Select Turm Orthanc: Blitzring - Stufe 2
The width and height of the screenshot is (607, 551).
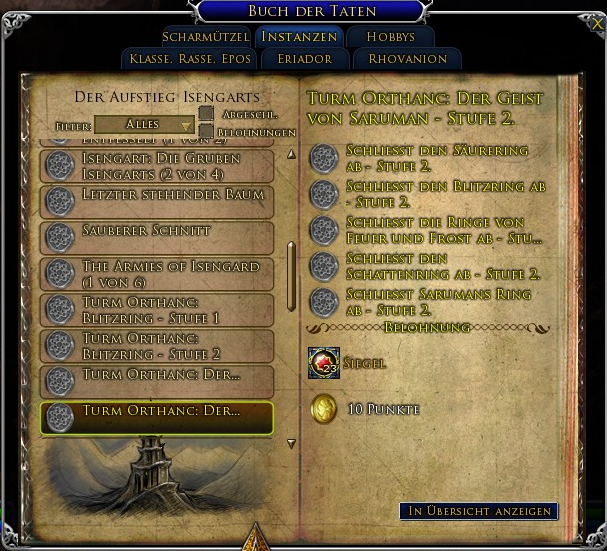[x=157, y=346]
